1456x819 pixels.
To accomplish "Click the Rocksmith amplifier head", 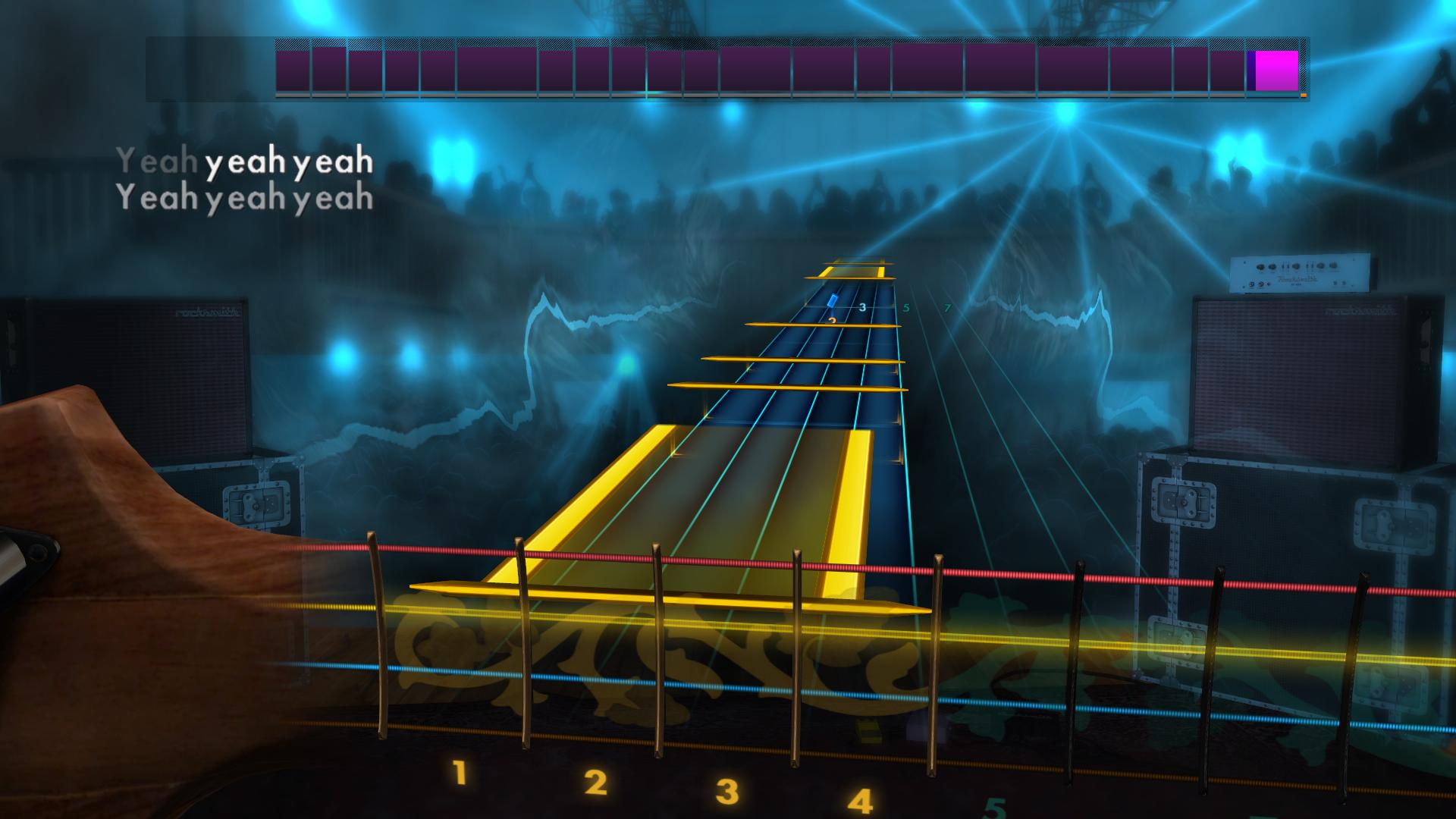I will [1301, 273].
